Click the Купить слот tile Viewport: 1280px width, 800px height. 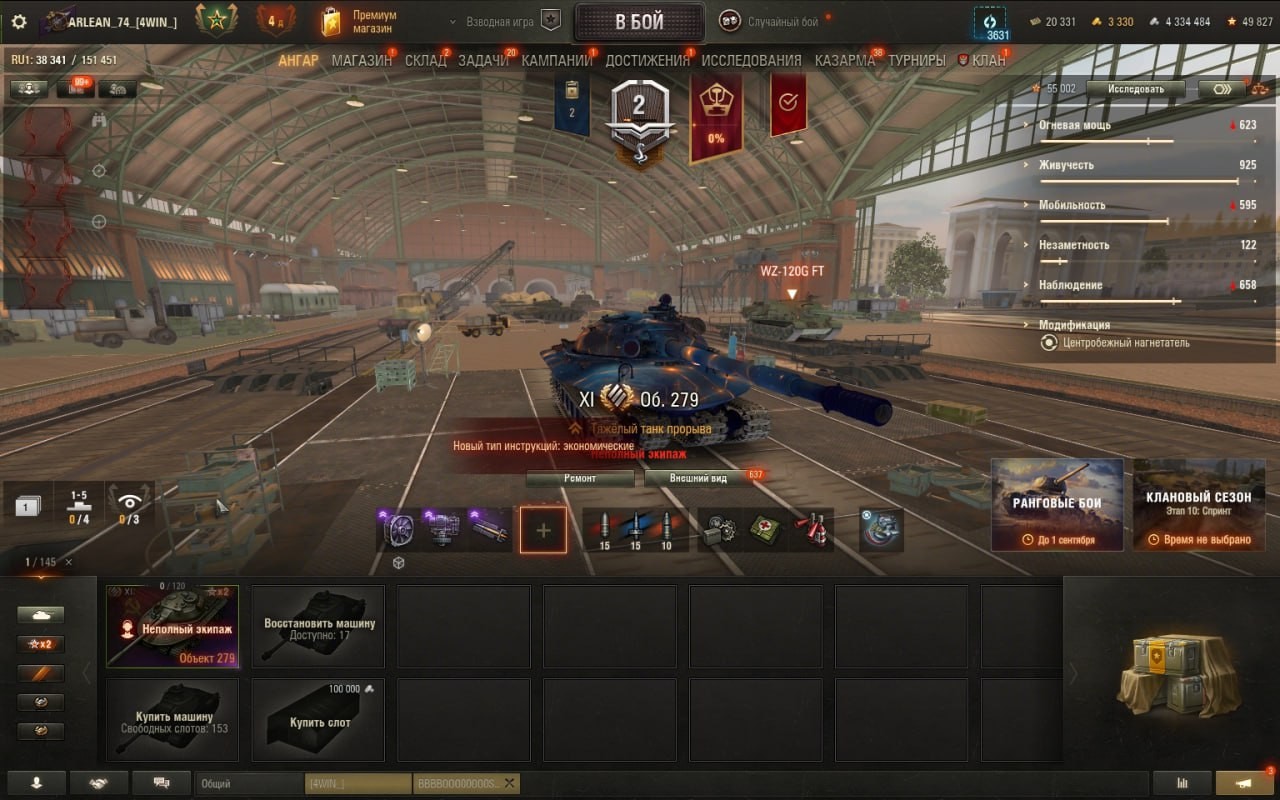click(318, 720)
